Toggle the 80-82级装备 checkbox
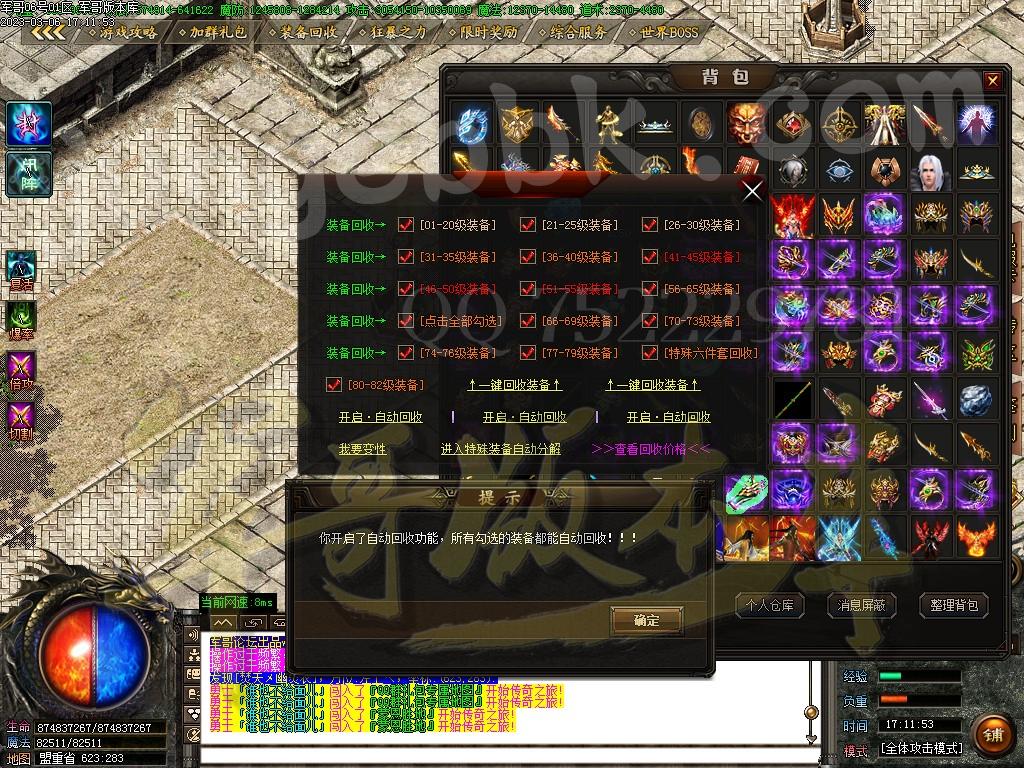The width and height of the screenshot is (1024, 768). 335,385
